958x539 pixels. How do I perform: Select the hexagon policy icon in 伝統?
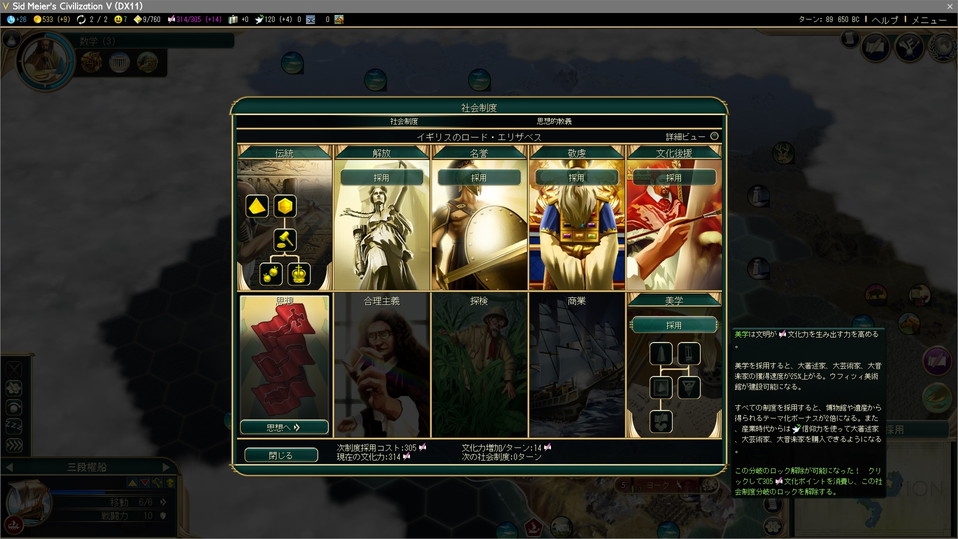click(x=285, y=206)
